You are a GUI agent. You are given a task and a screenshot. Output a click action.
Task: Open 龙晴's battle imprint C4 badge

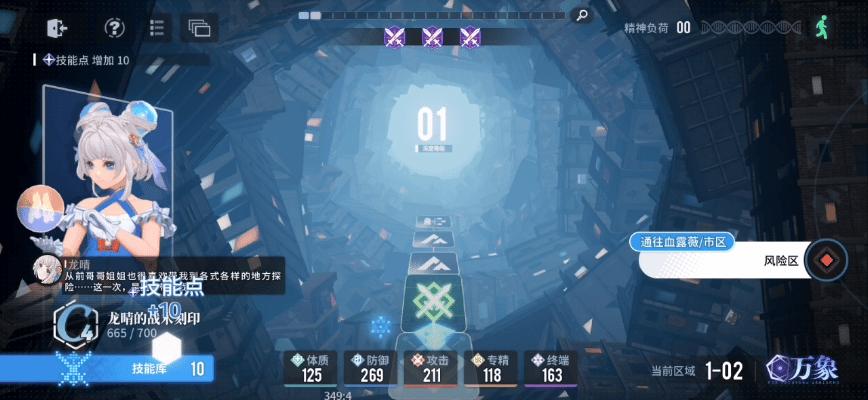tap(72, 324)
